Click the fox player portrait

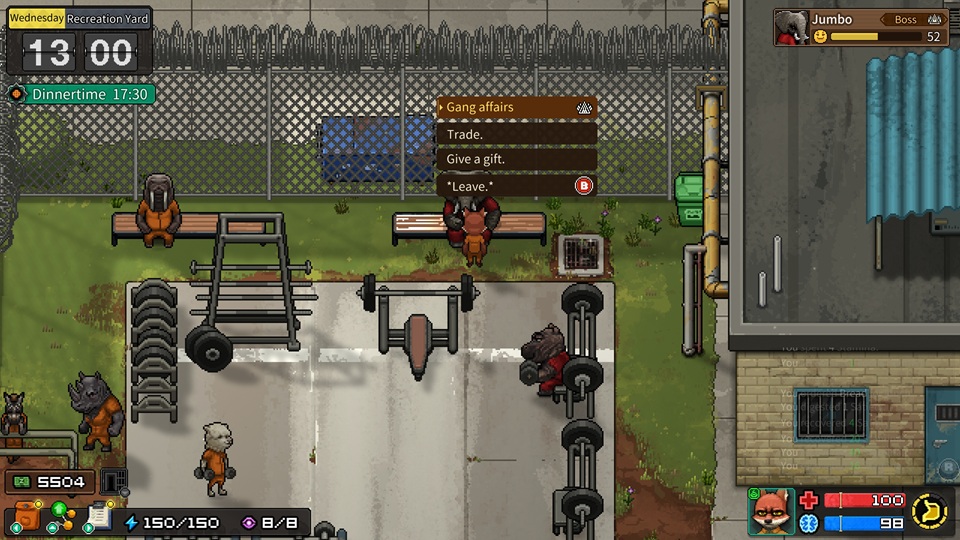click(772, 510)
